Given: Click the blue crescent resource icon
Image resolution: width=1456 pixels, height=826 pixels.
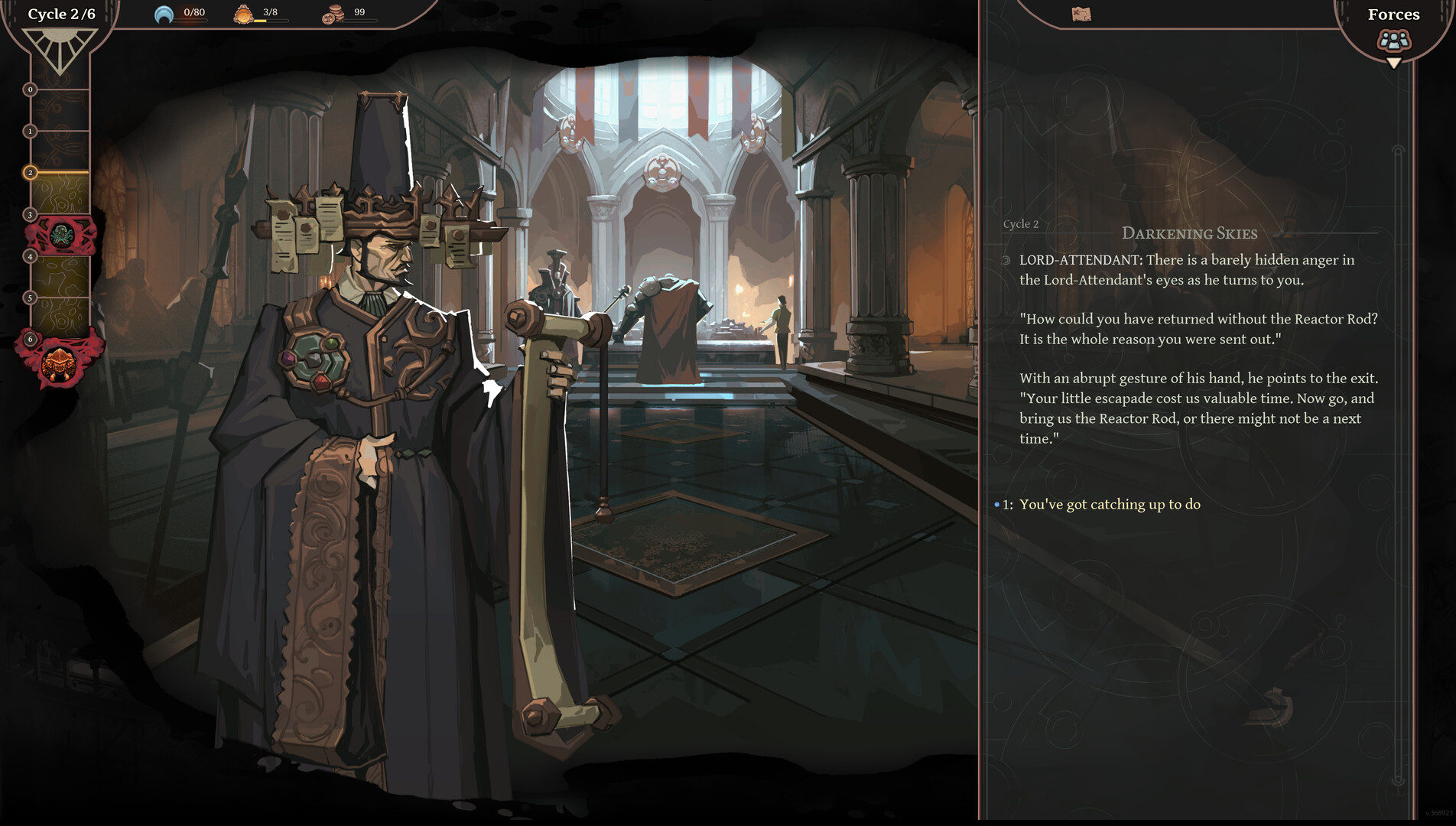Looking at the screenshot, I should click(164, 14).
